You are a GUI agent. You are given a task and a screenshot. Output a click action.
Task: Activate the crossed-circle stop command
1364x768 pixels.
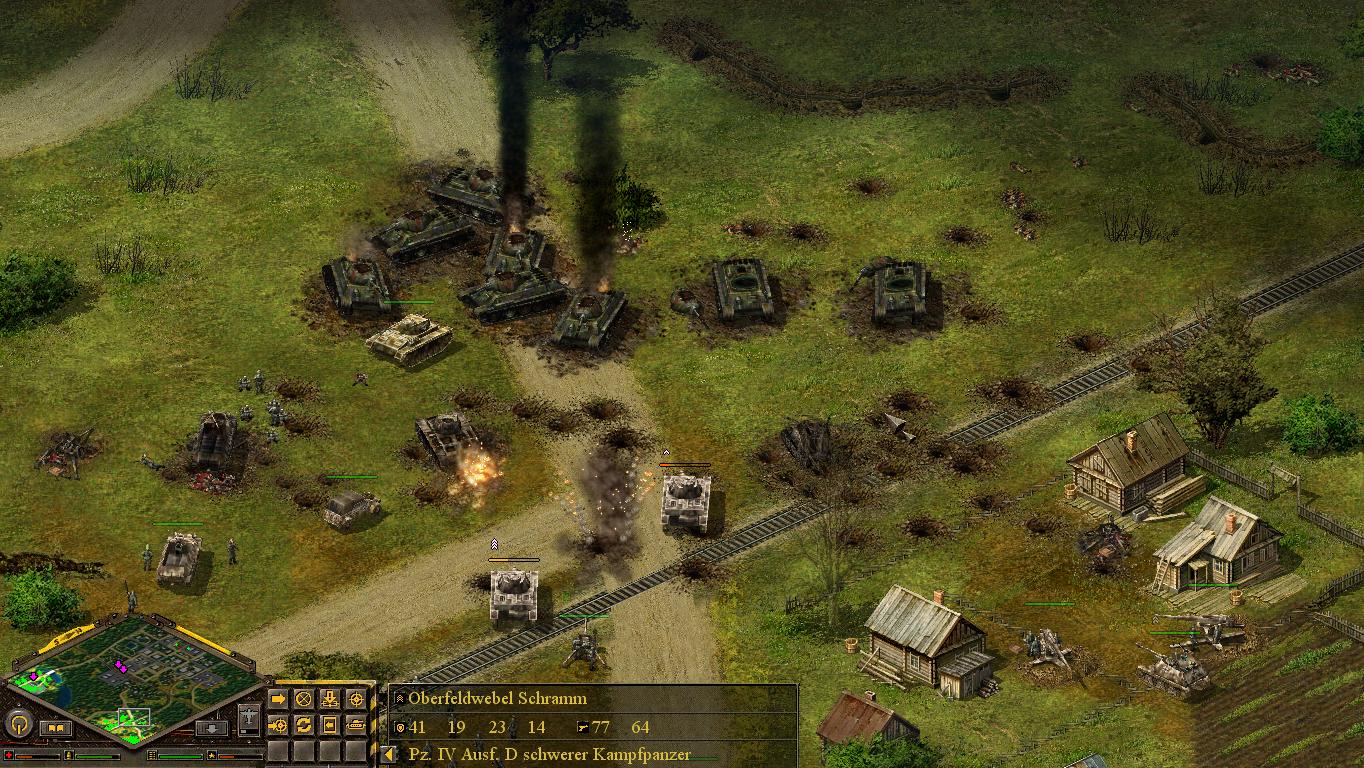pyautogui.click(x=303, y=698)
